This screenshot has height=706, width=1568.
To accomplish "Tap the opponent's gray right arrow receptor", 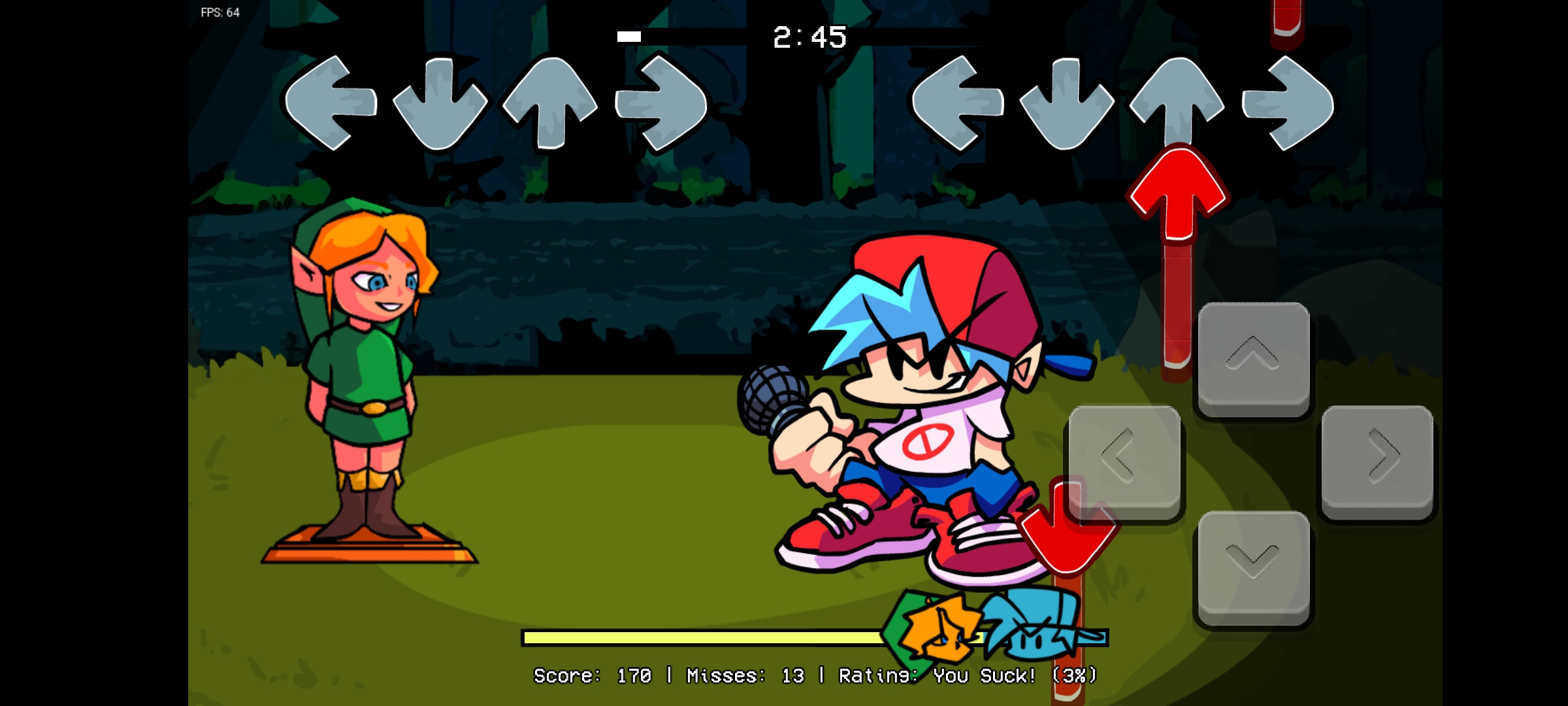I will coord(660,105).
